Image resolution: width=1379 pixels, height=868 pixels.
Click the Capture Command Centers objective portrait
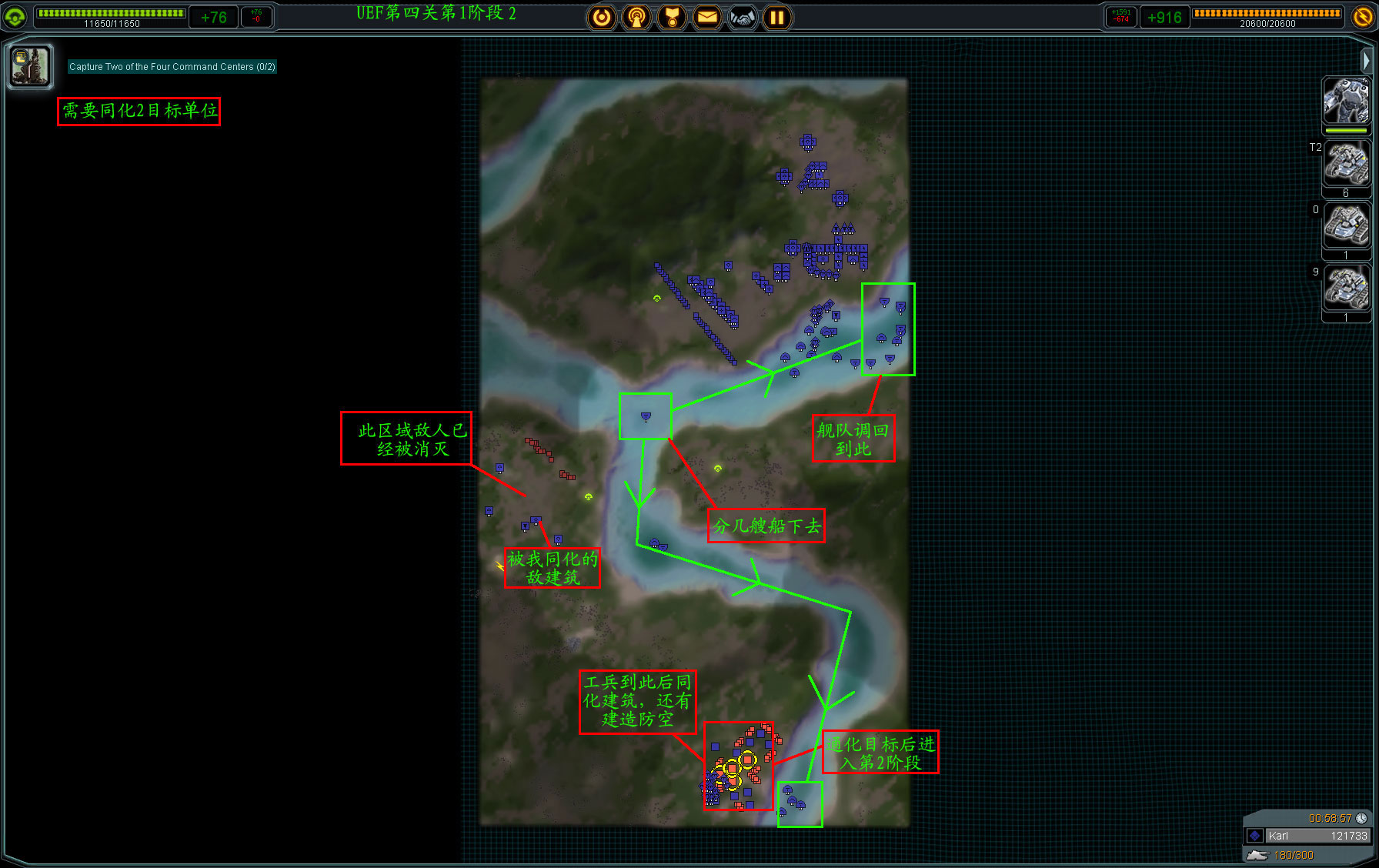[30, 66]
